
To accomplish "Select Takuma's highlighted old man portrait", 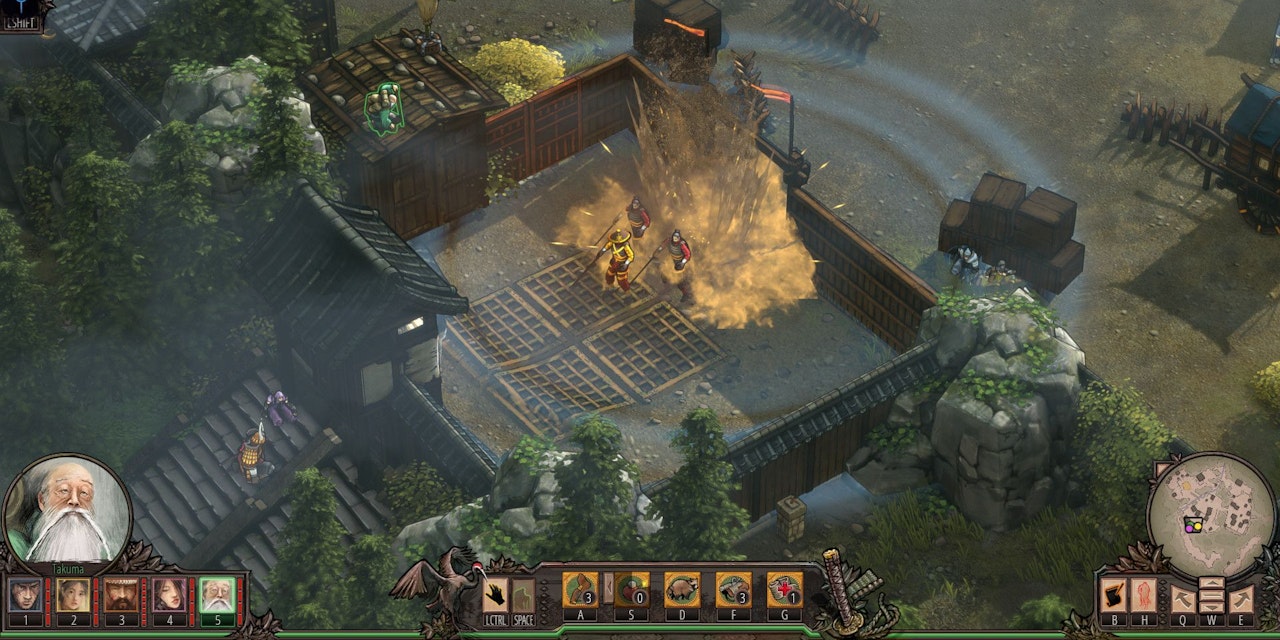I will pos(217,595).
